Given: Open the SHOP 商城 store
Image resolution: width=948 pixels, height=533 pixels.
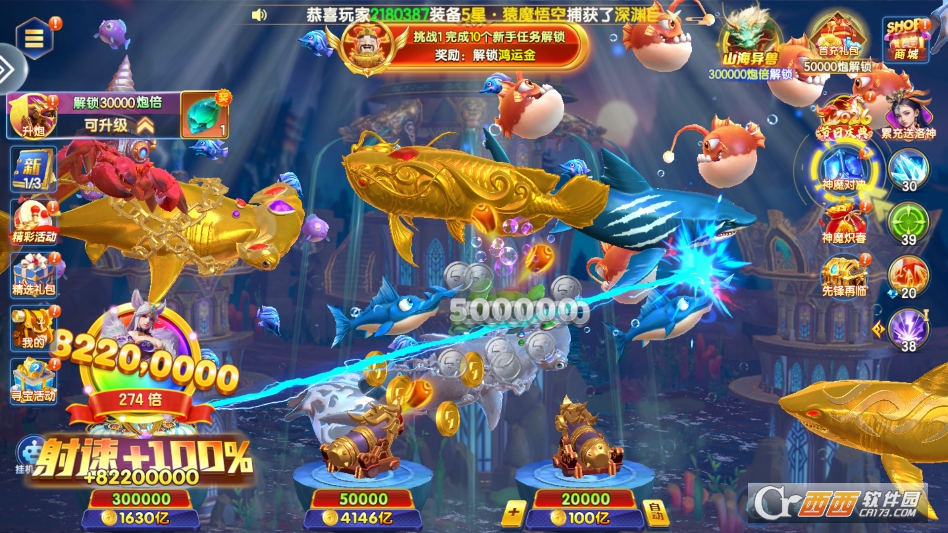Looking at the screenshot, I should coord(905,38).
